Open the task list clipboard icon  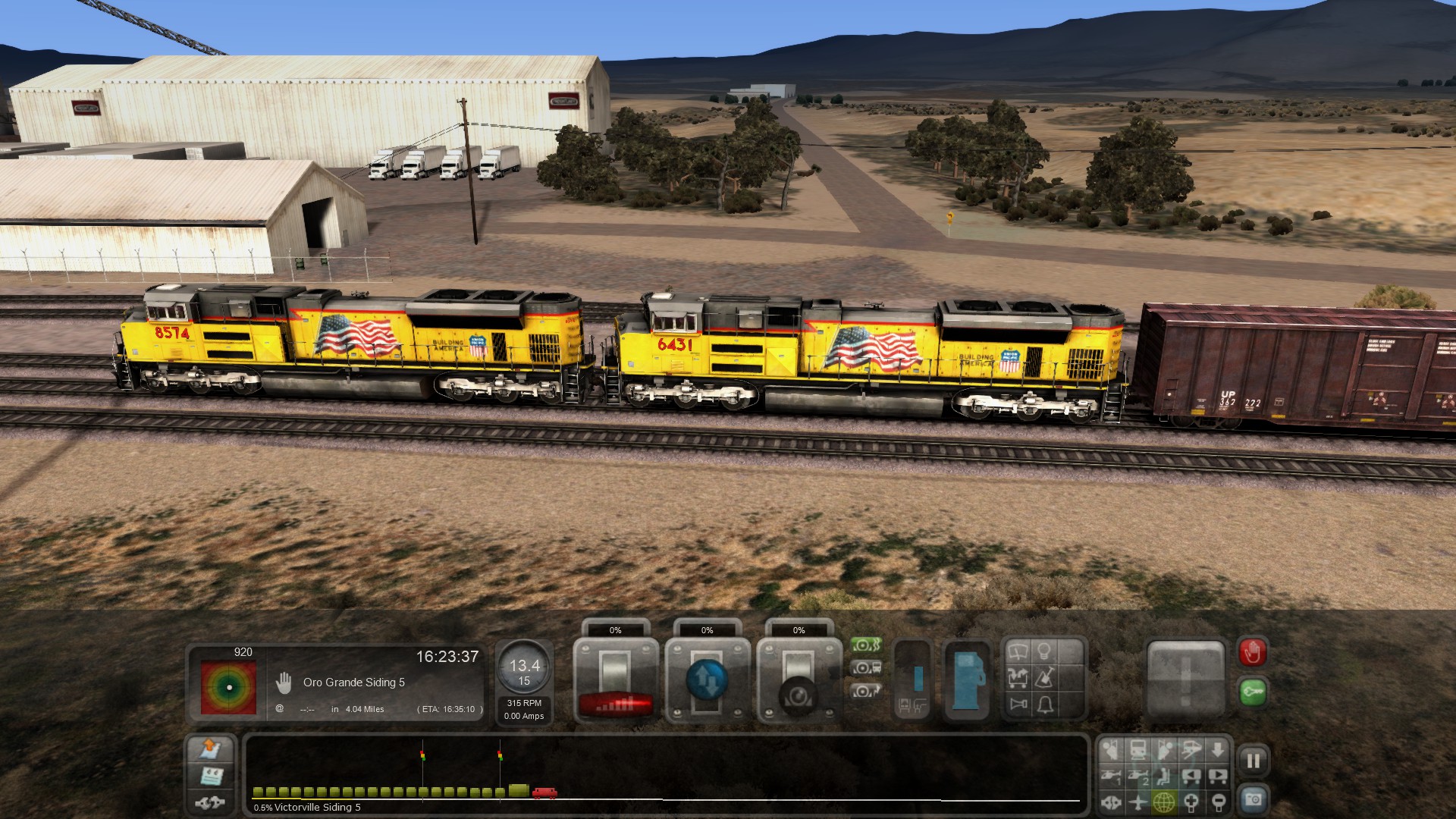211,776
